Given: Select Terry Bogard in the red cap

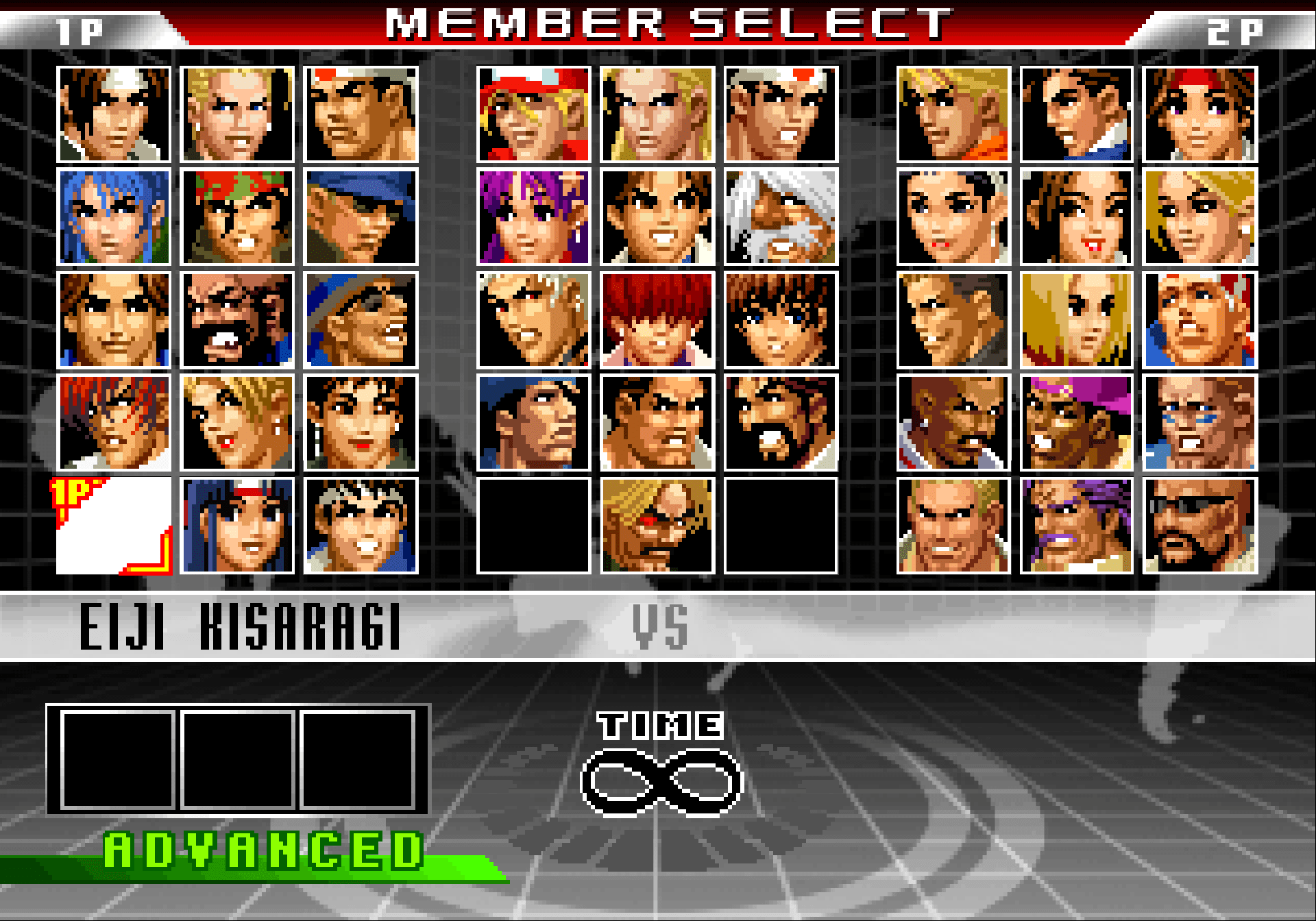Looking at the screenshot, I should click(533, 114).
